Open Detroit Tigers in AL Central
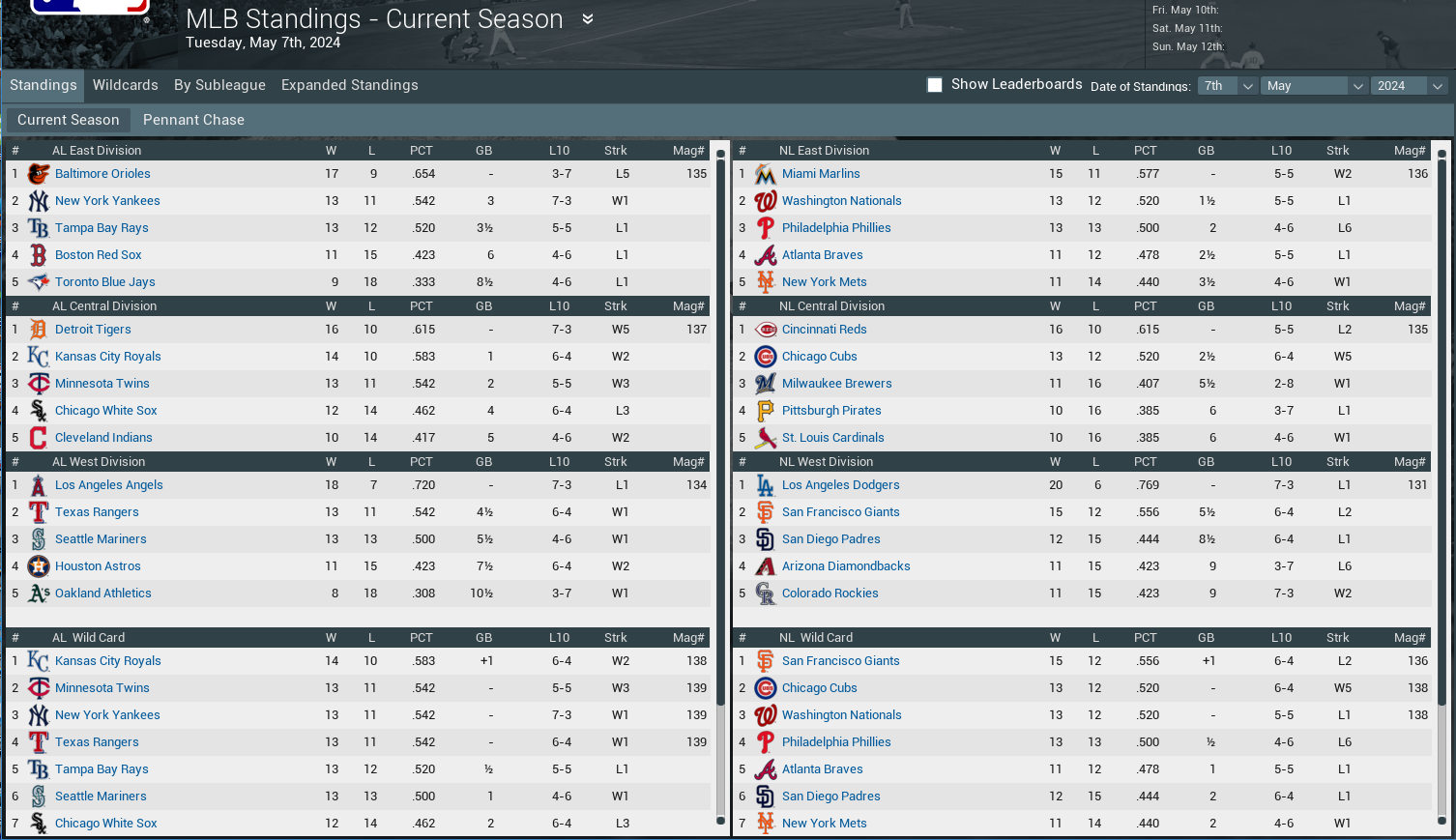This screenshot has height=840, width=1456. pos(93,330)
